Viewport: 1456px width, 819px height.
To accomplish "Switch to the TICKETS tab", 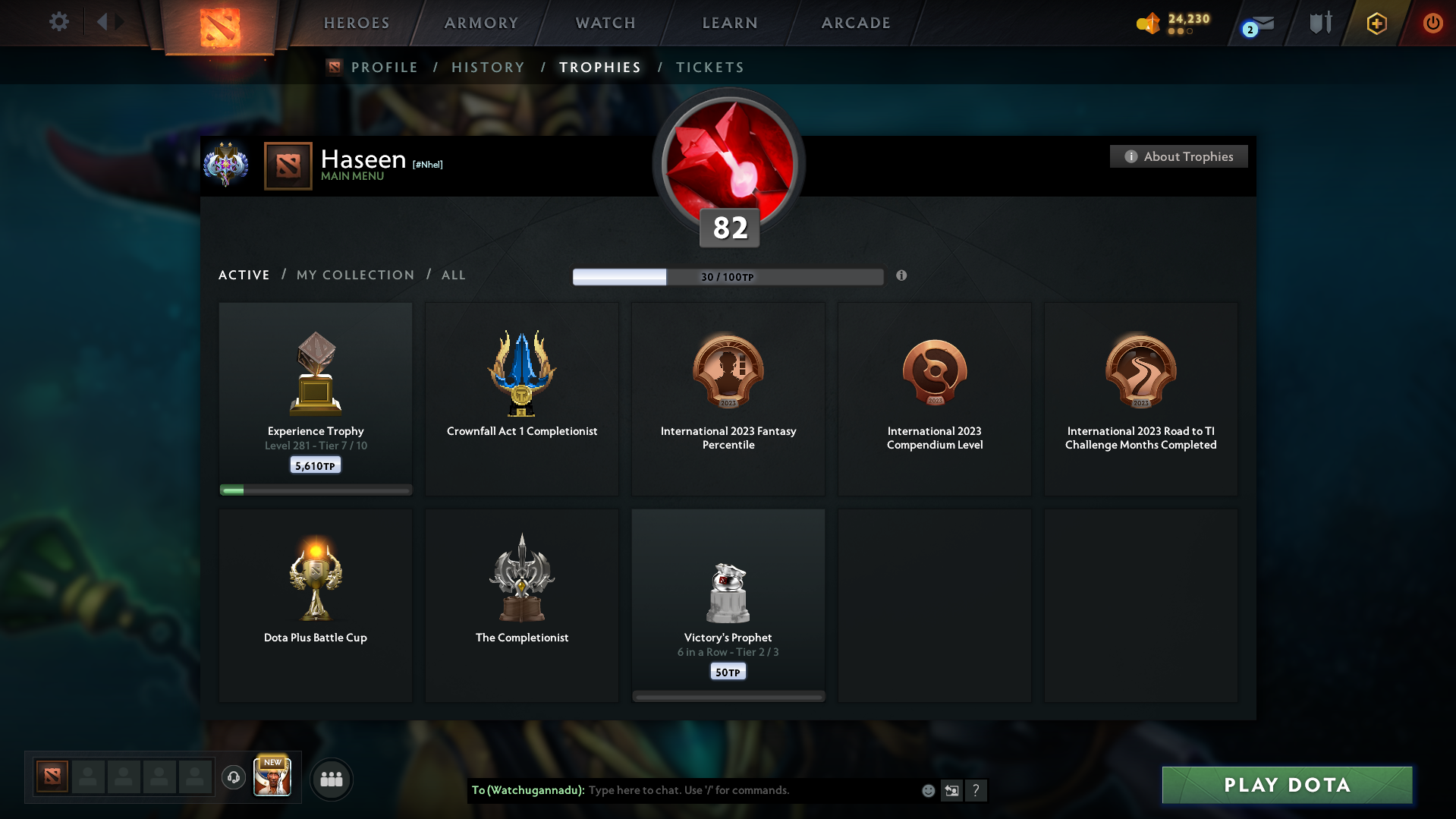I will tap(709, 67).
